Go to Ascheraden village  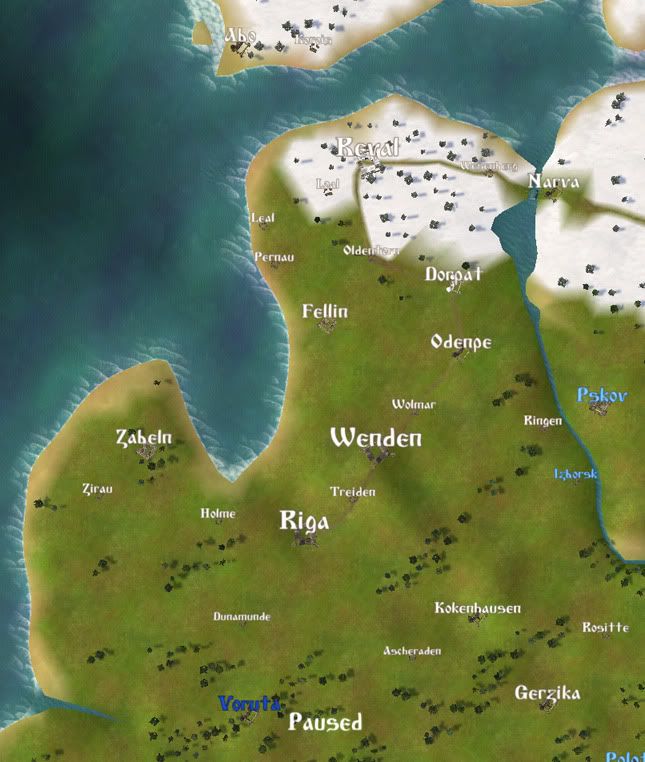pyautogui.click(x=412, y=651)
